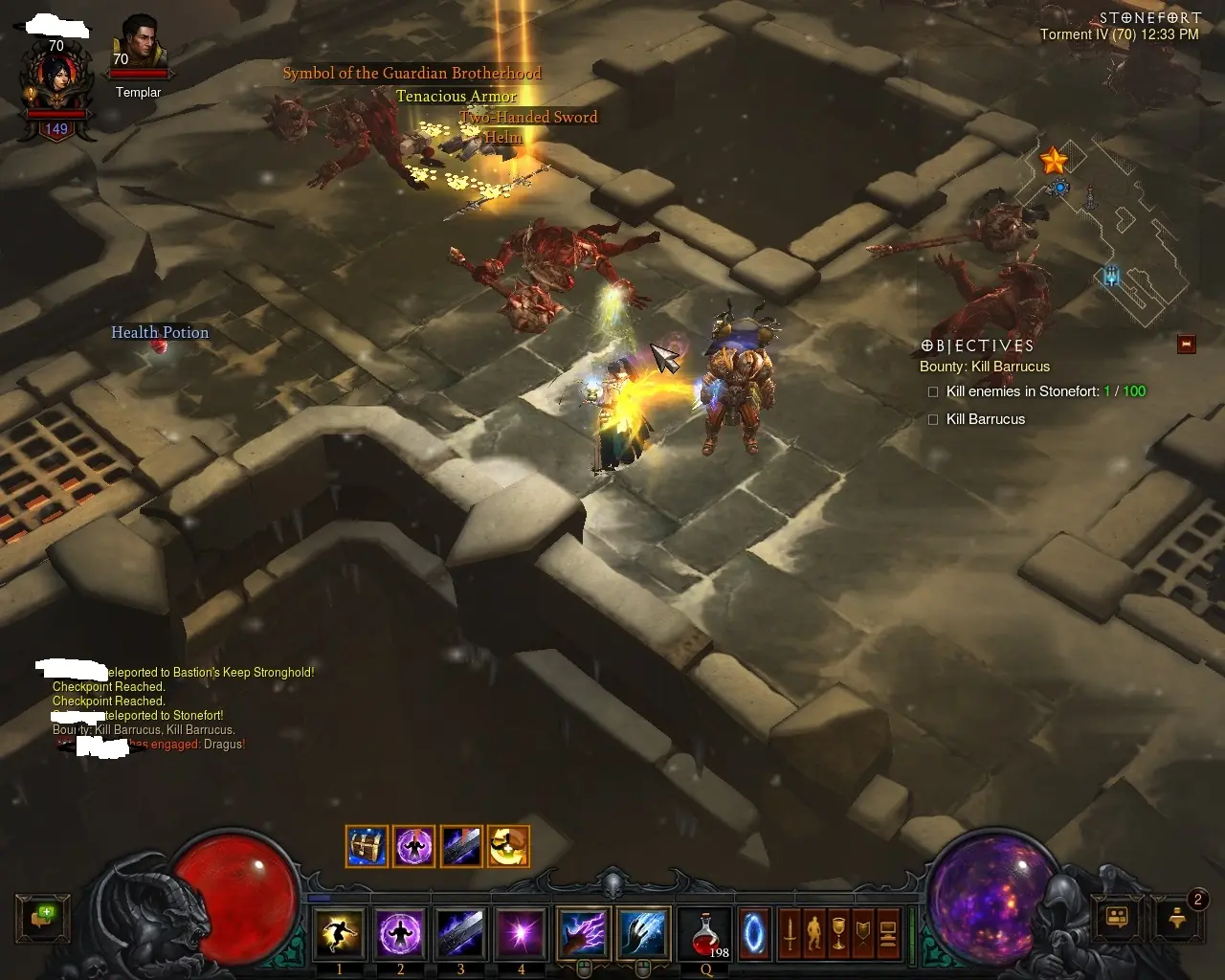
Task: Trigger the purple starburst skill in slot 4
Action: pos(521,933)
